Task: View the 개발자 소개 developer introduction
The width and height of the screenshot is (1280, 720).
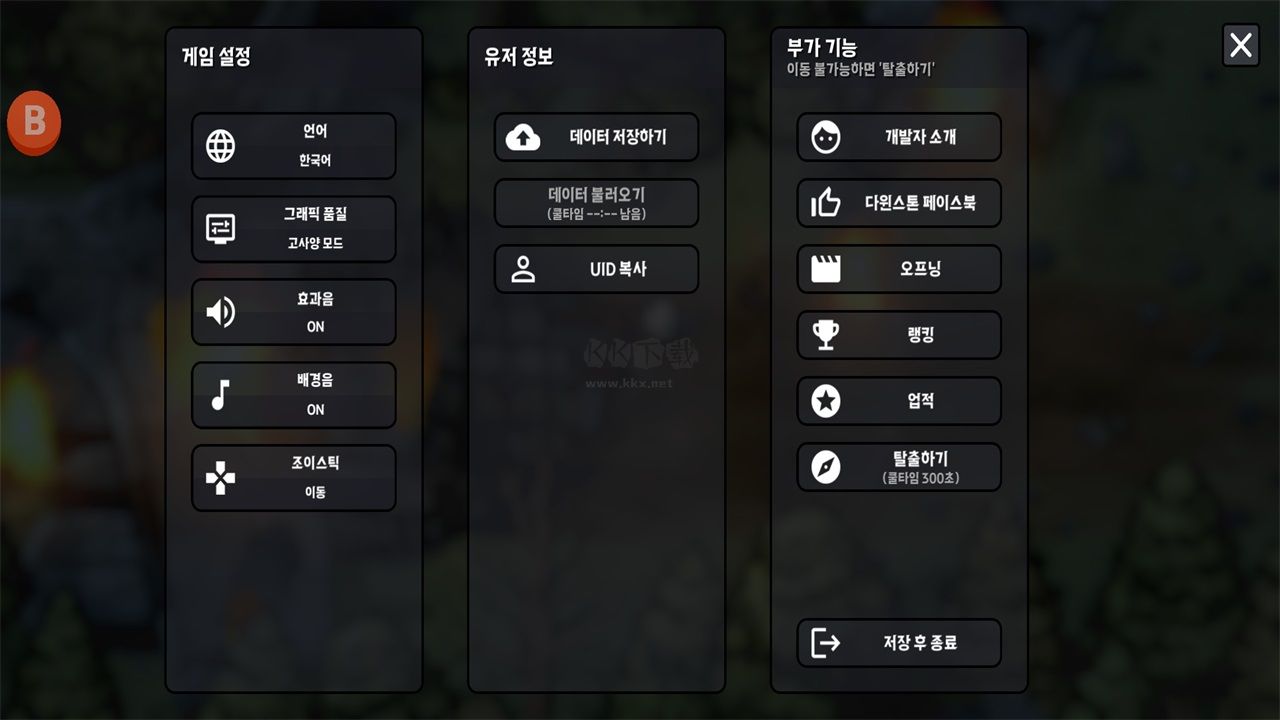Action: [899, 137]
